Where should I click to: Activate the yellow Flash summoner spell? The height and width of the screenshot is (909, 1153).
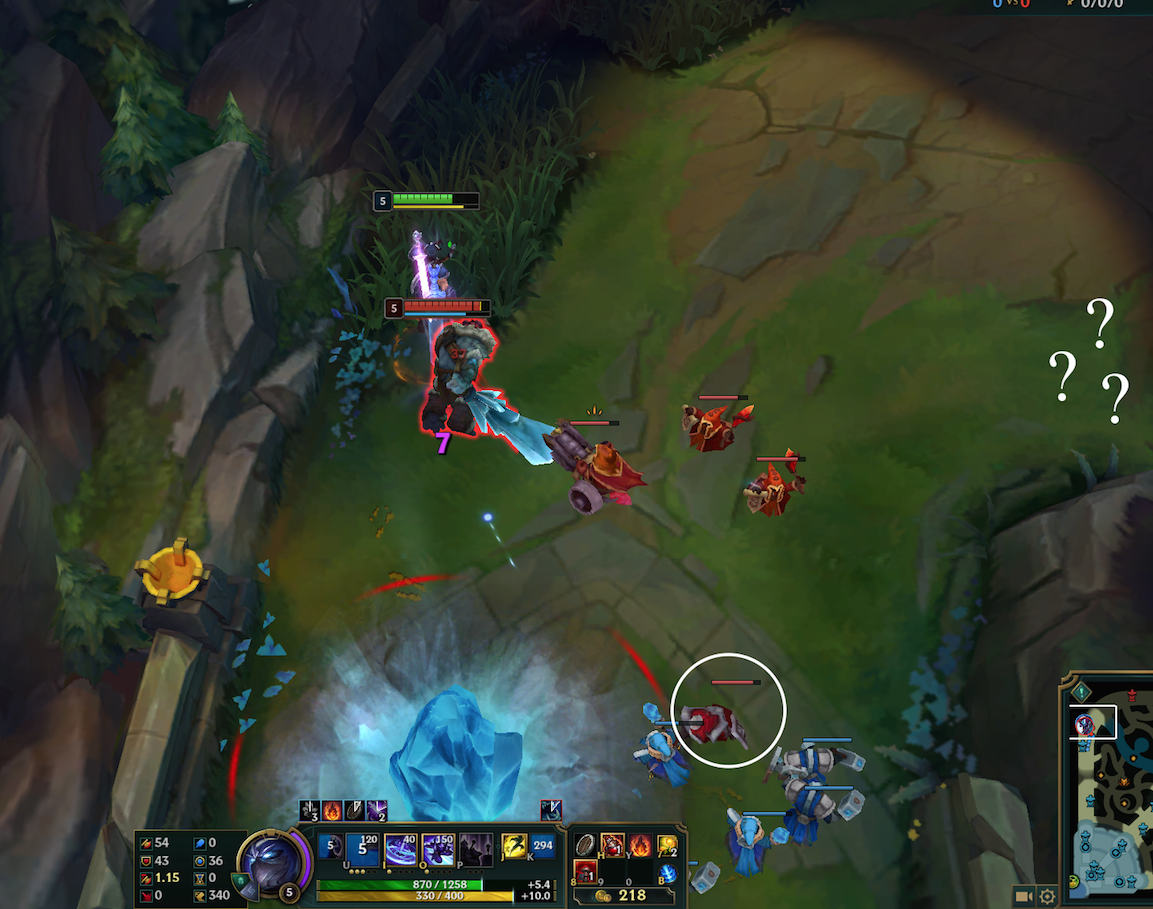514,847
